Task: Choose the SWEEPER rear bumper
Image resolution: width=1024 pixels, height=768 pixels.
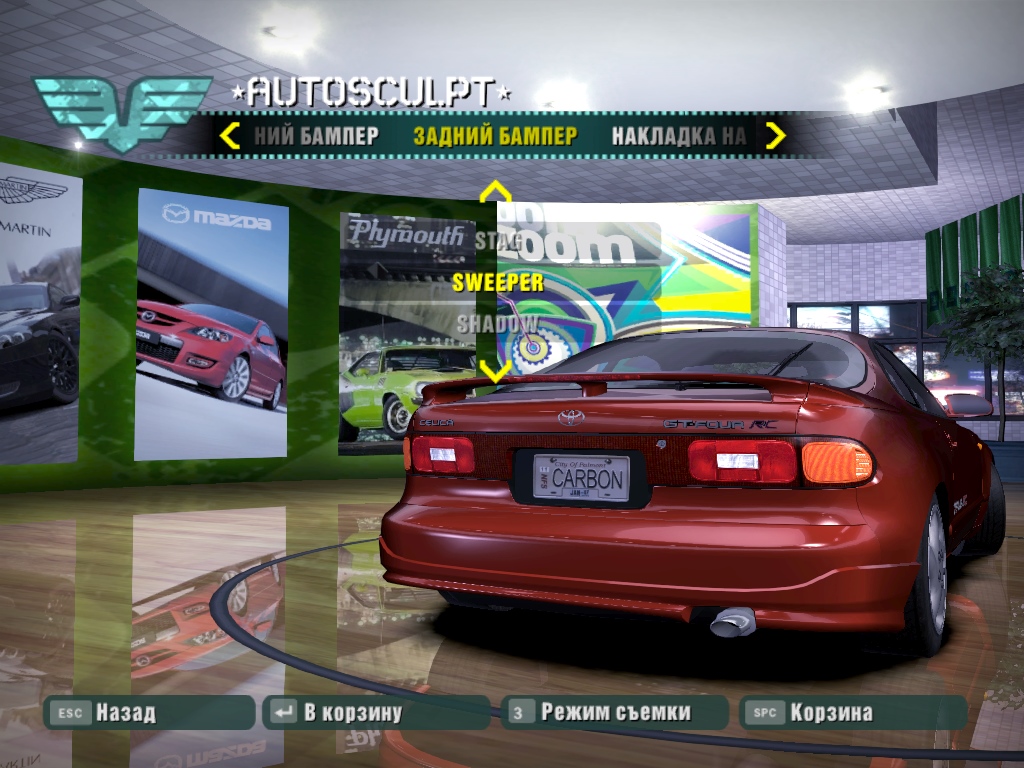Action: [x=498, y=282]
